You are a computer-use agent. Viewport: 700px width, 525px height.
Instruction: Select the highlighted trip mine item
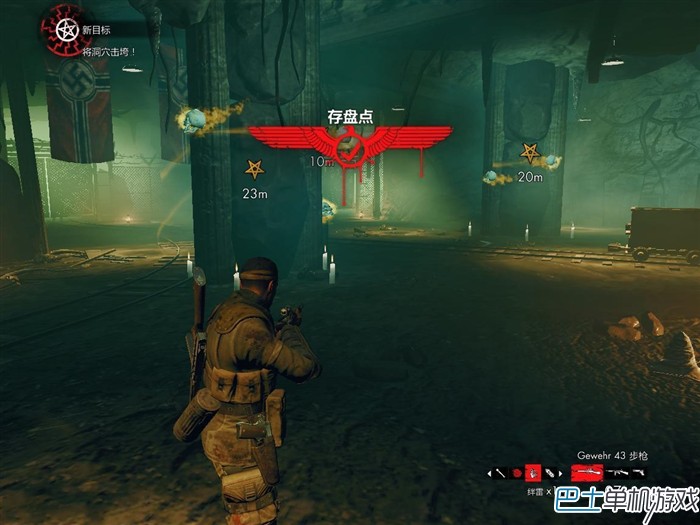(534, 472)
